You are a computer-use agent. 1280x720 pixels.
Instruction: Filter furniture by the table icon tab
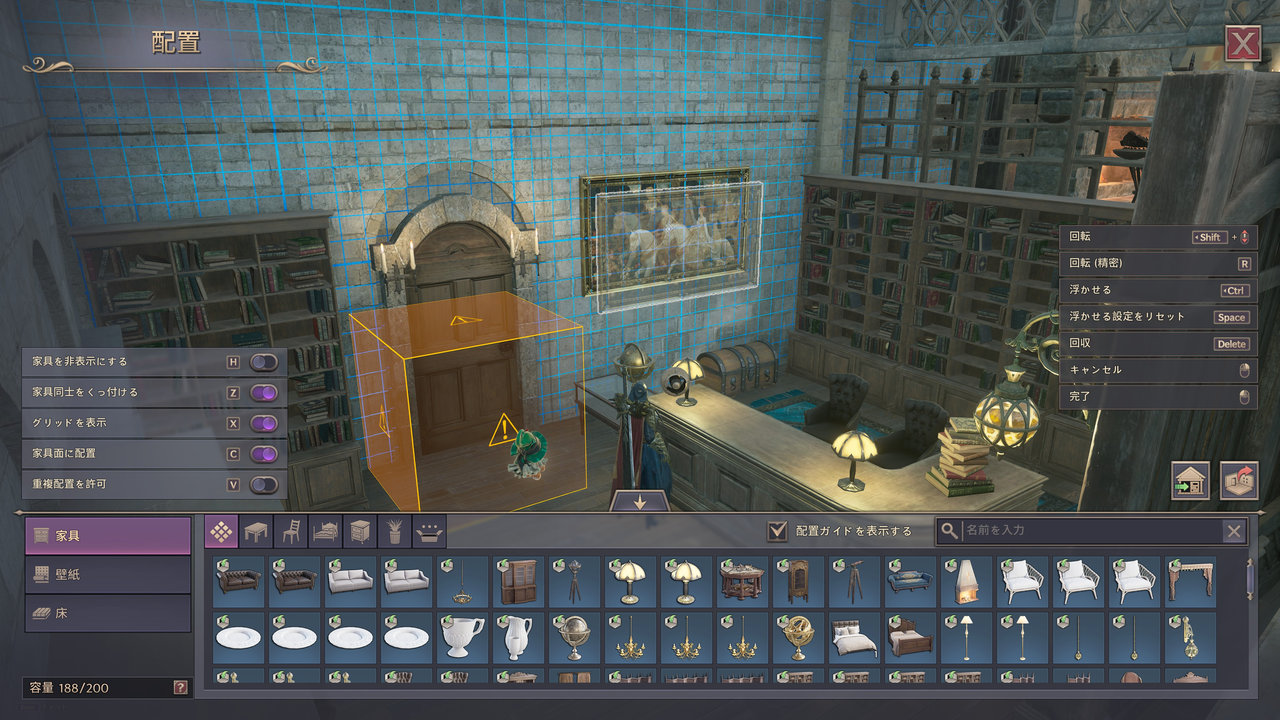pos(256,531)
